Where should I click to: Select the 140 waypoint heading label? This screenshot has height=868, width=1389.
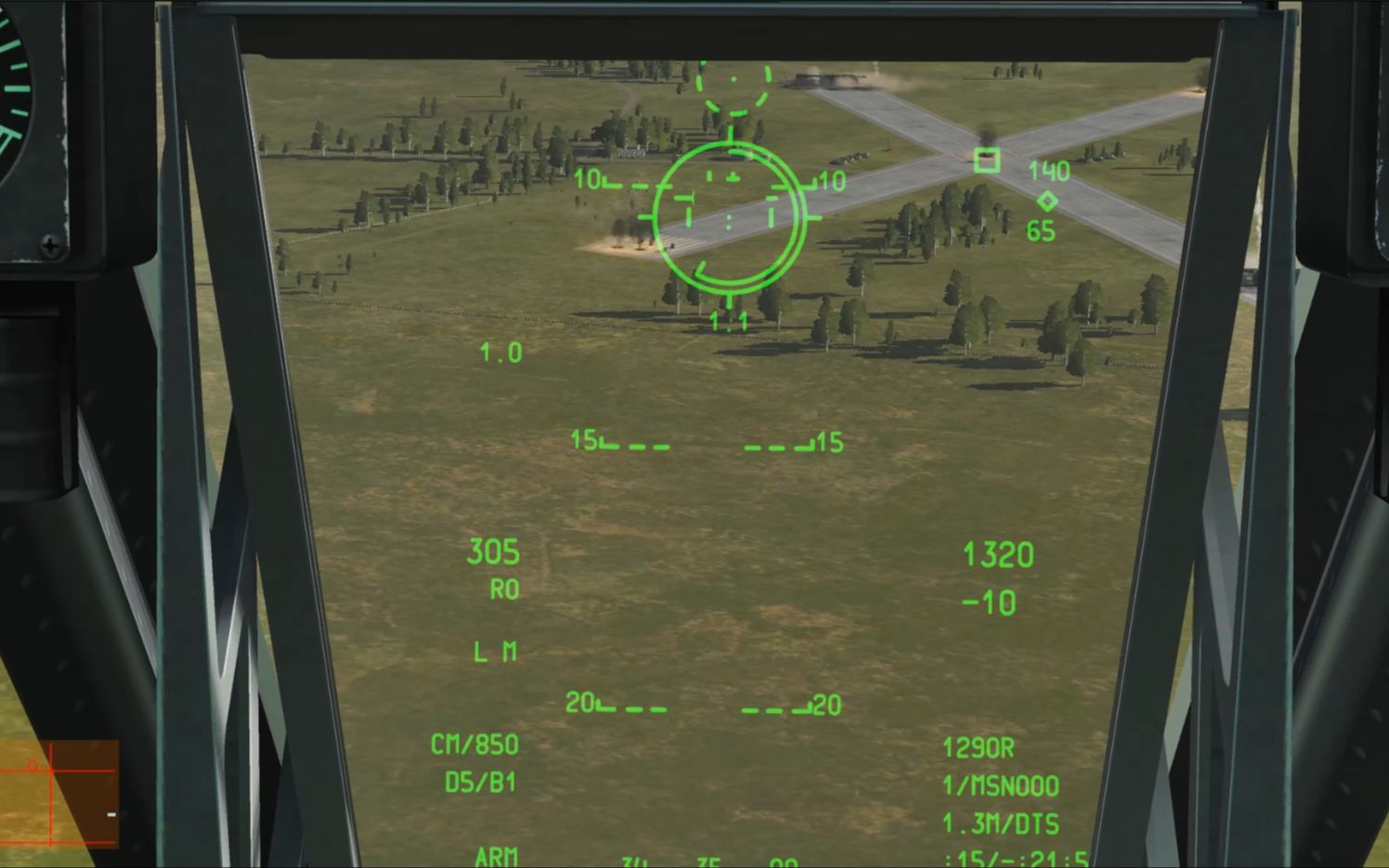point(1050,172)
